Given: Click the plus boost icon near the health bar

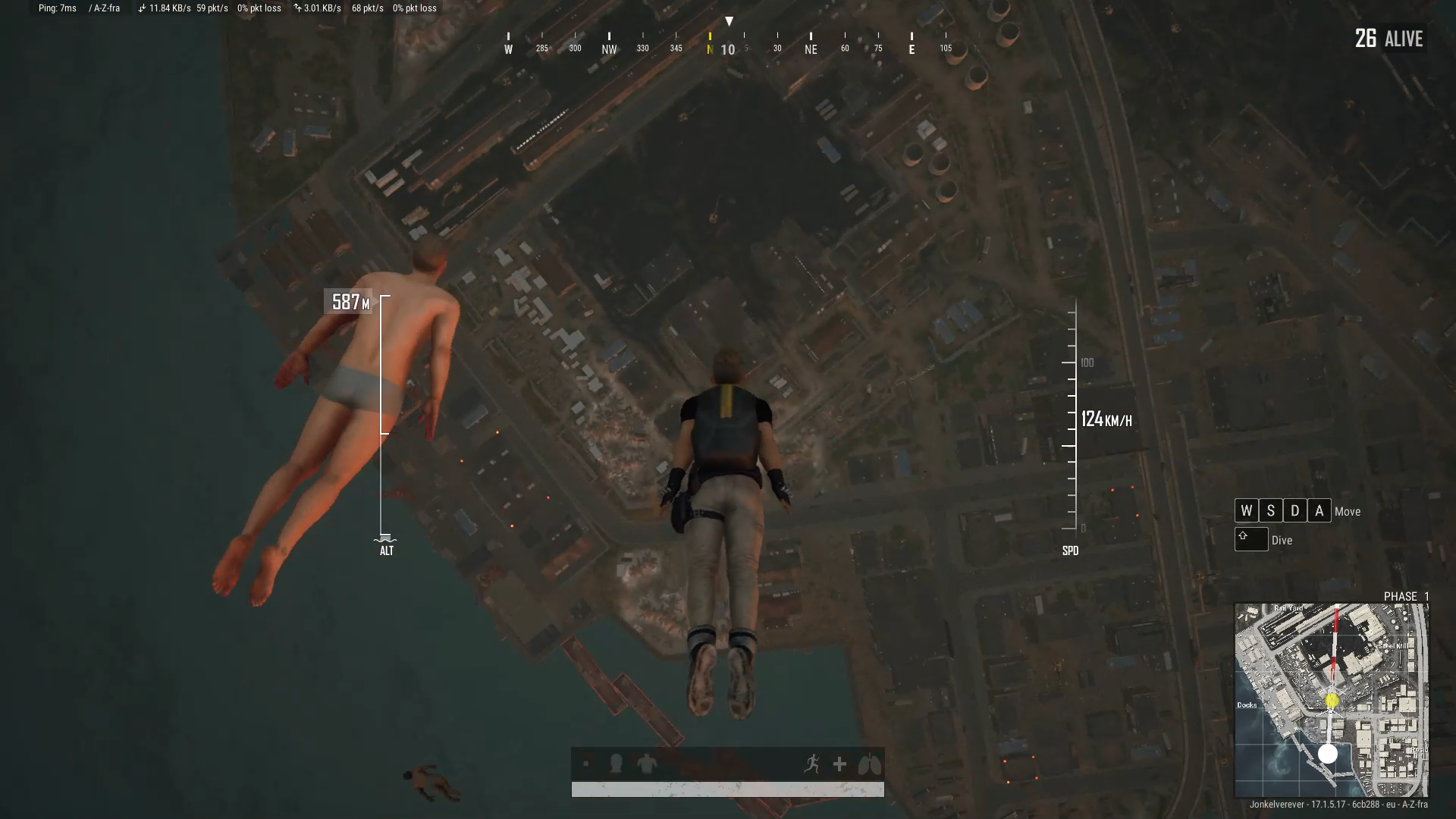Looking at the screenshot, I should [839, 765].
